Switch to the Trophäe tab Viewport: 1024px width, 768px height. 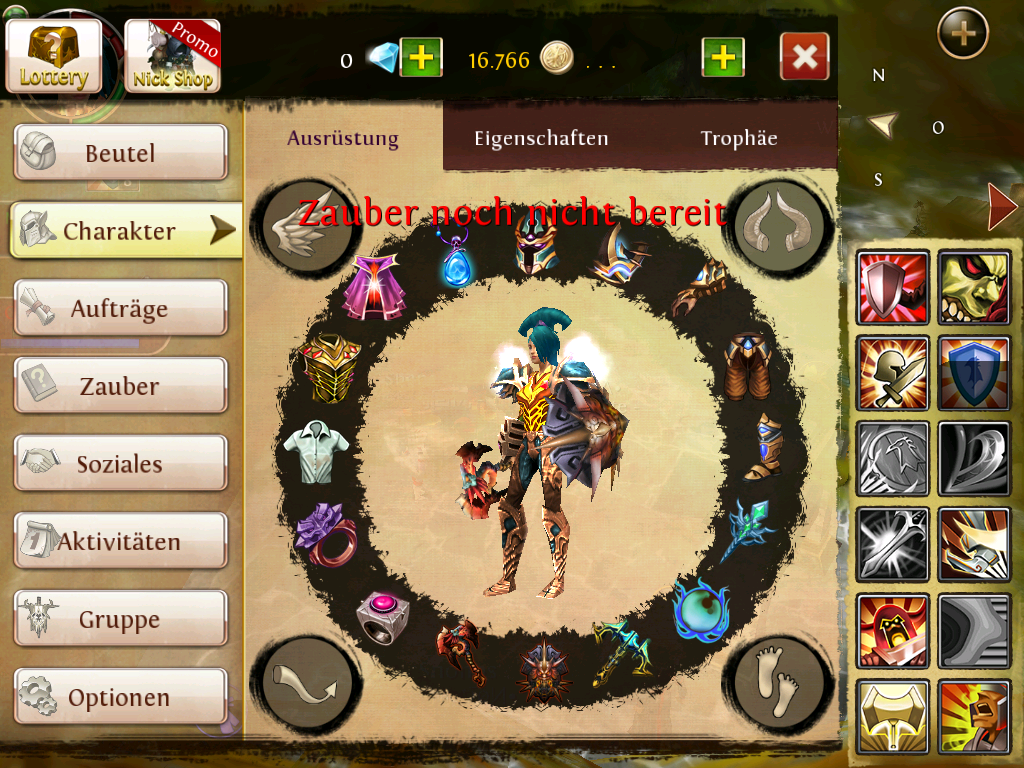point(739,139)
